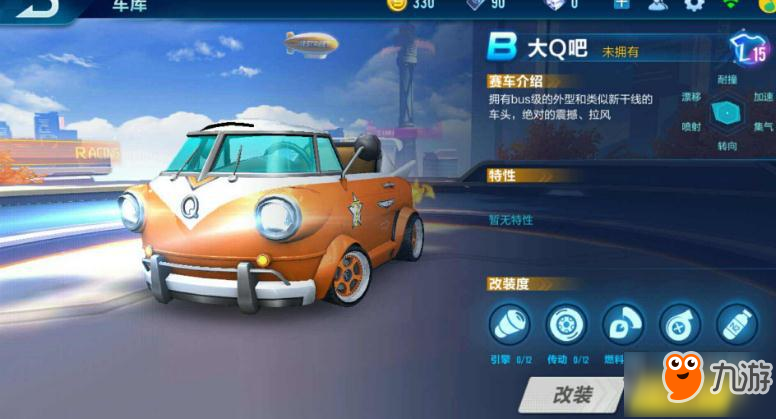Open the friends profile icon
This screenshot has height=419, width=776.
pos(657,5)
